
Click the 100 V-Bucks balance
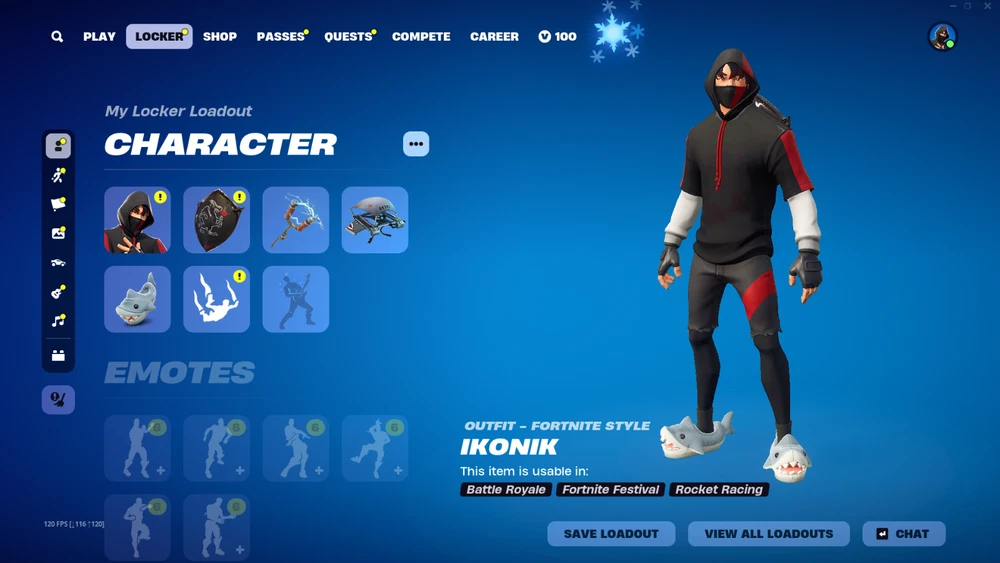coord(557,37)
